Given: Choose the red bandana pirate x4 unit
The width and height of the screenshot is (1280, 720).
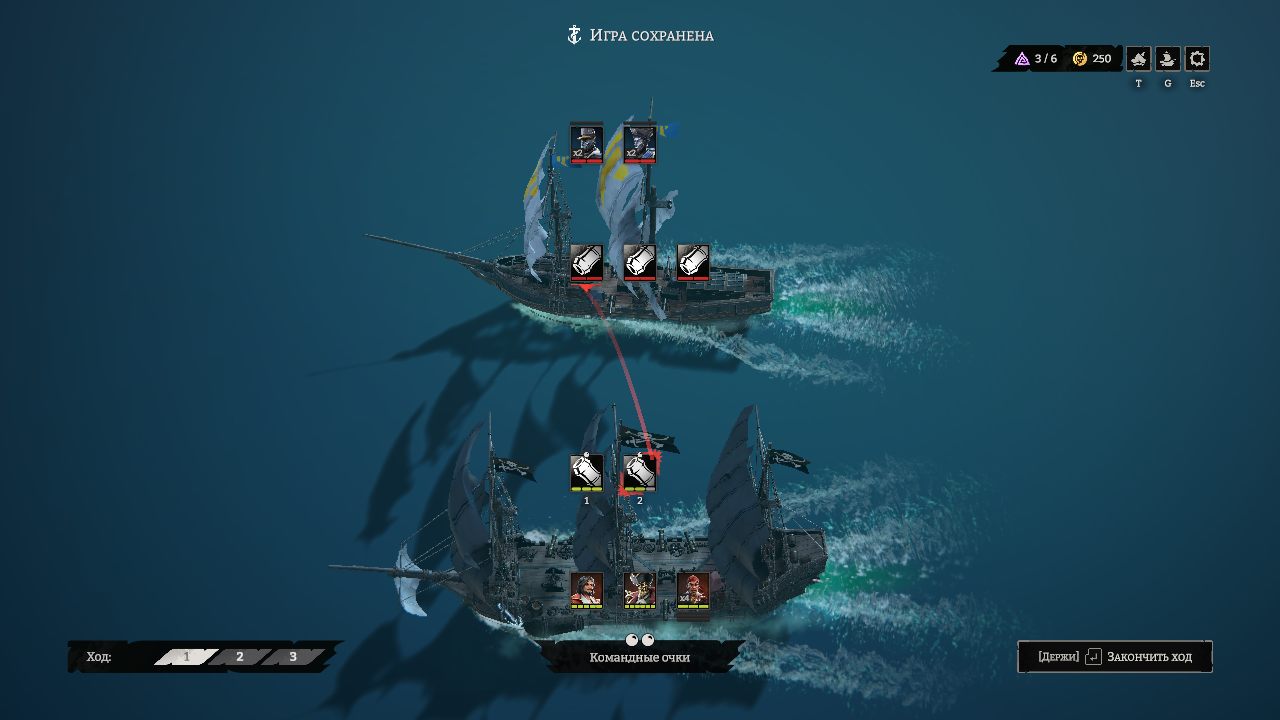Looking at the screenshot, I should pyautogui.click(x=693, y=590).
